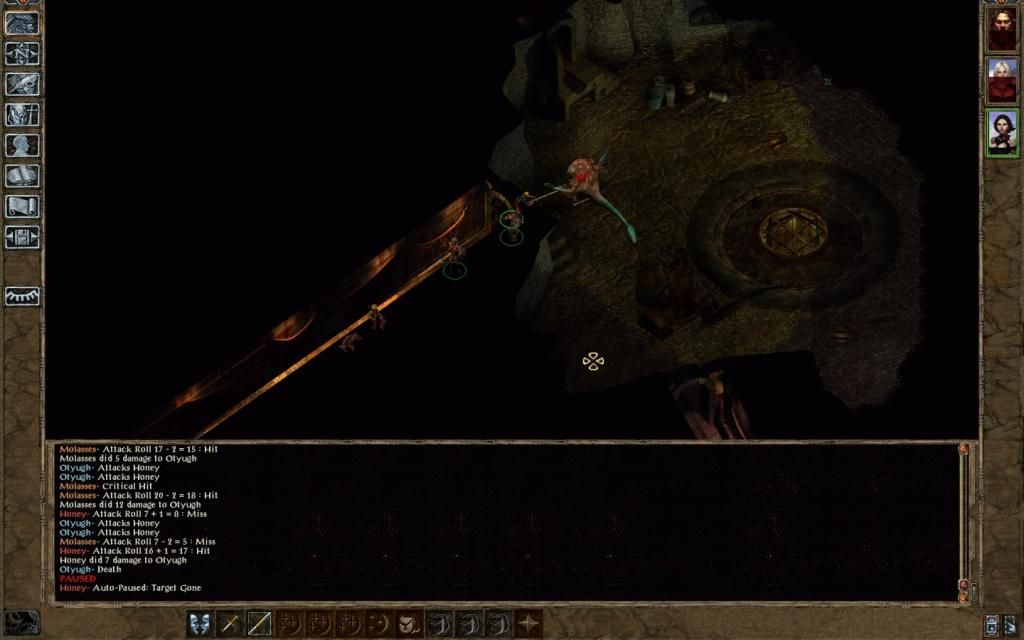Open the area map screen

point(22,54)
